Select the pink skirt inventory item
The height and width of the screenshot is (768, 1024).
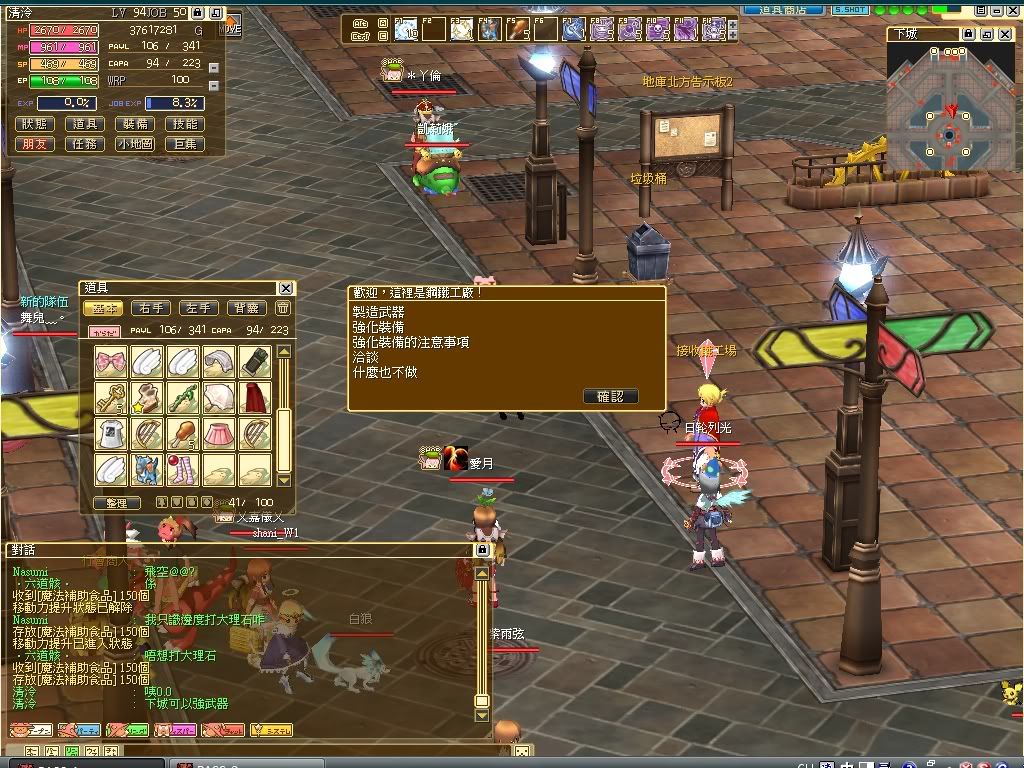(219, 434)
